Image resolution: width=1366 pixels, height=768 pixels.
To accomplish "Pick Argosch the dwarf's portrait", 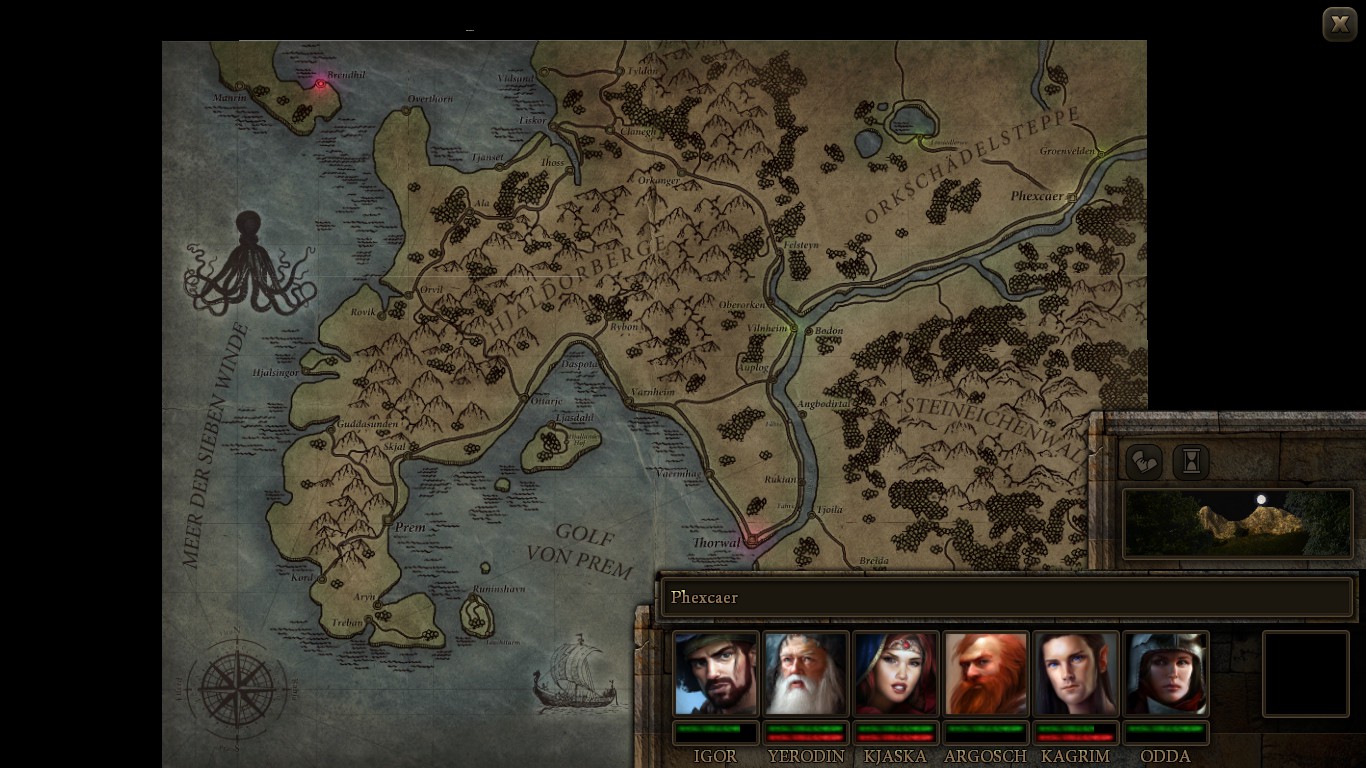I will (x=986, y=674).
